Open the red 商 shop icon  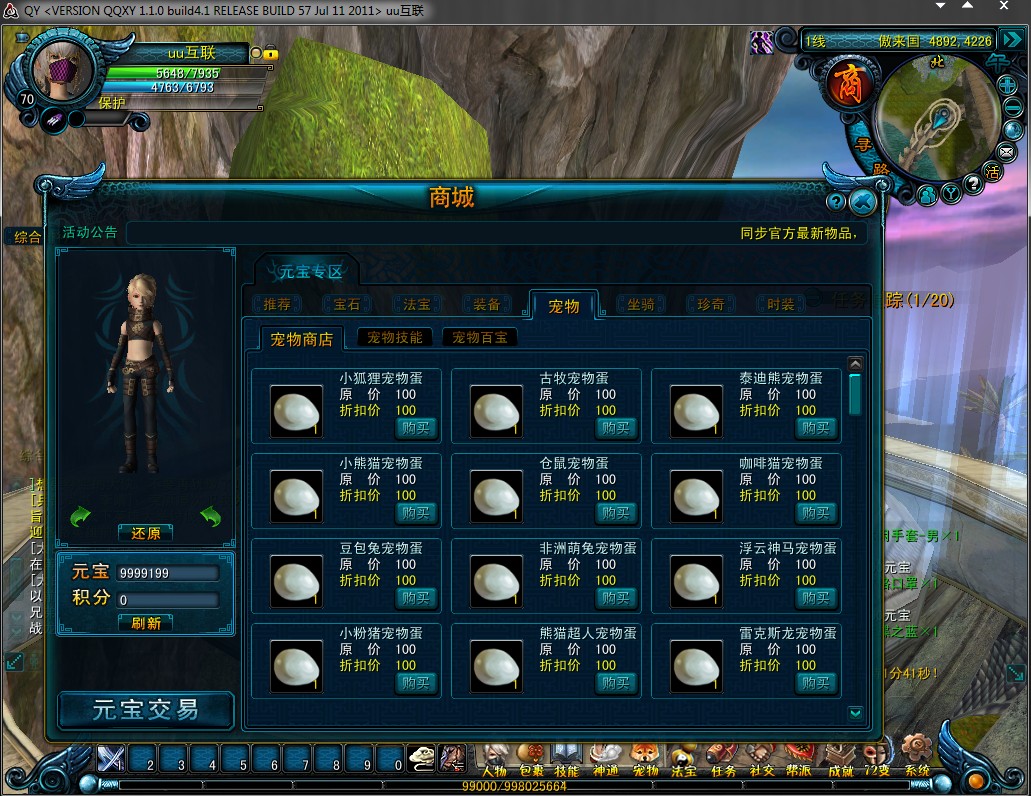(x=842, y=86)
